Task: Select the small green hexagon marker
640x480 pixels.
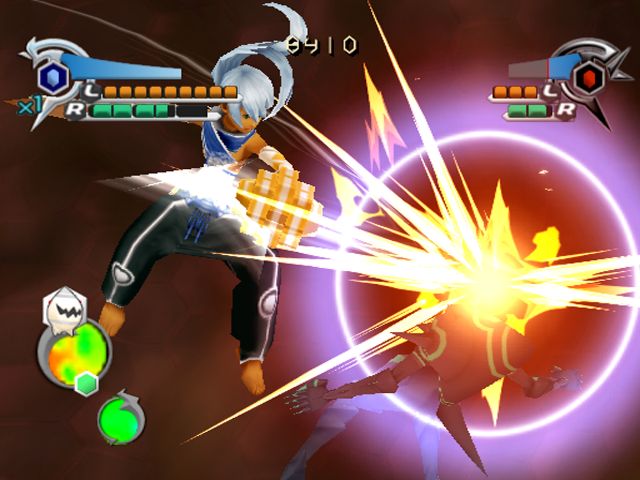Action: [87, 384]
